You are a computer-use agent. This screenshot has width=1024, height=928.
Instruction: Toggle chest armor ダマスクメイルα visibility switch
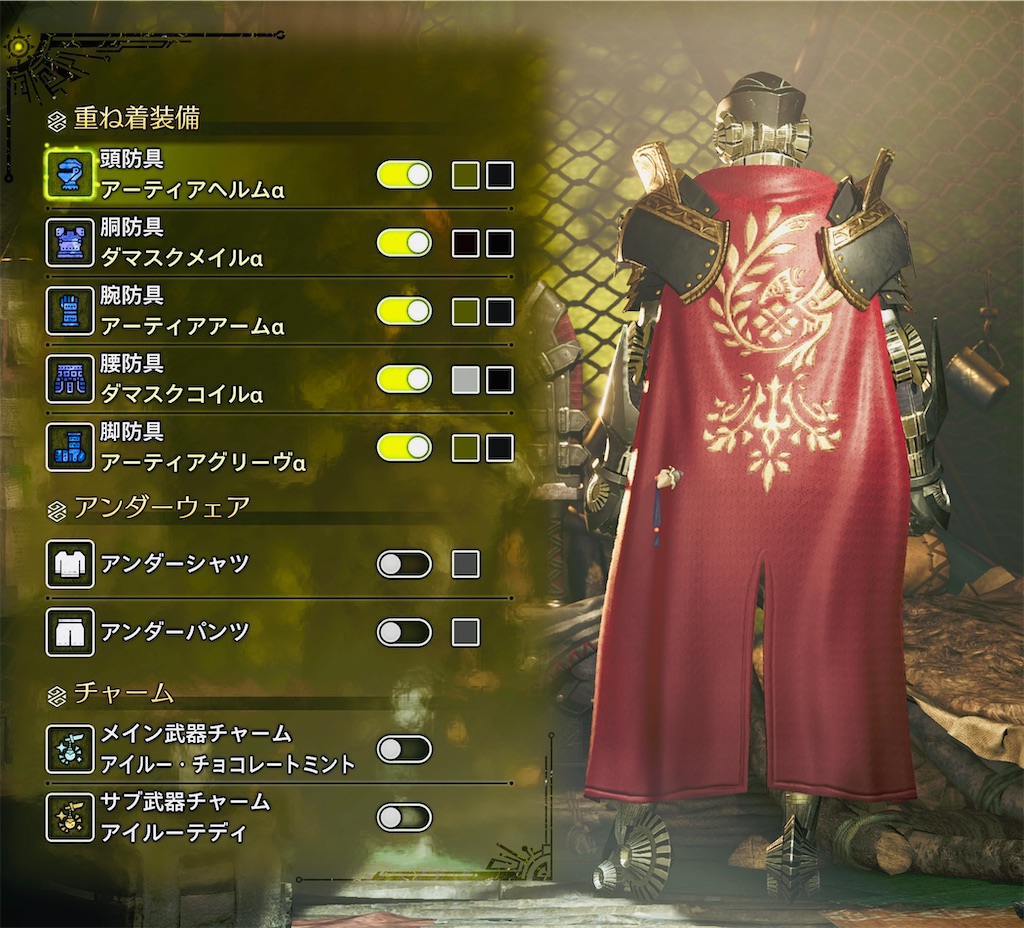(404, 243)
